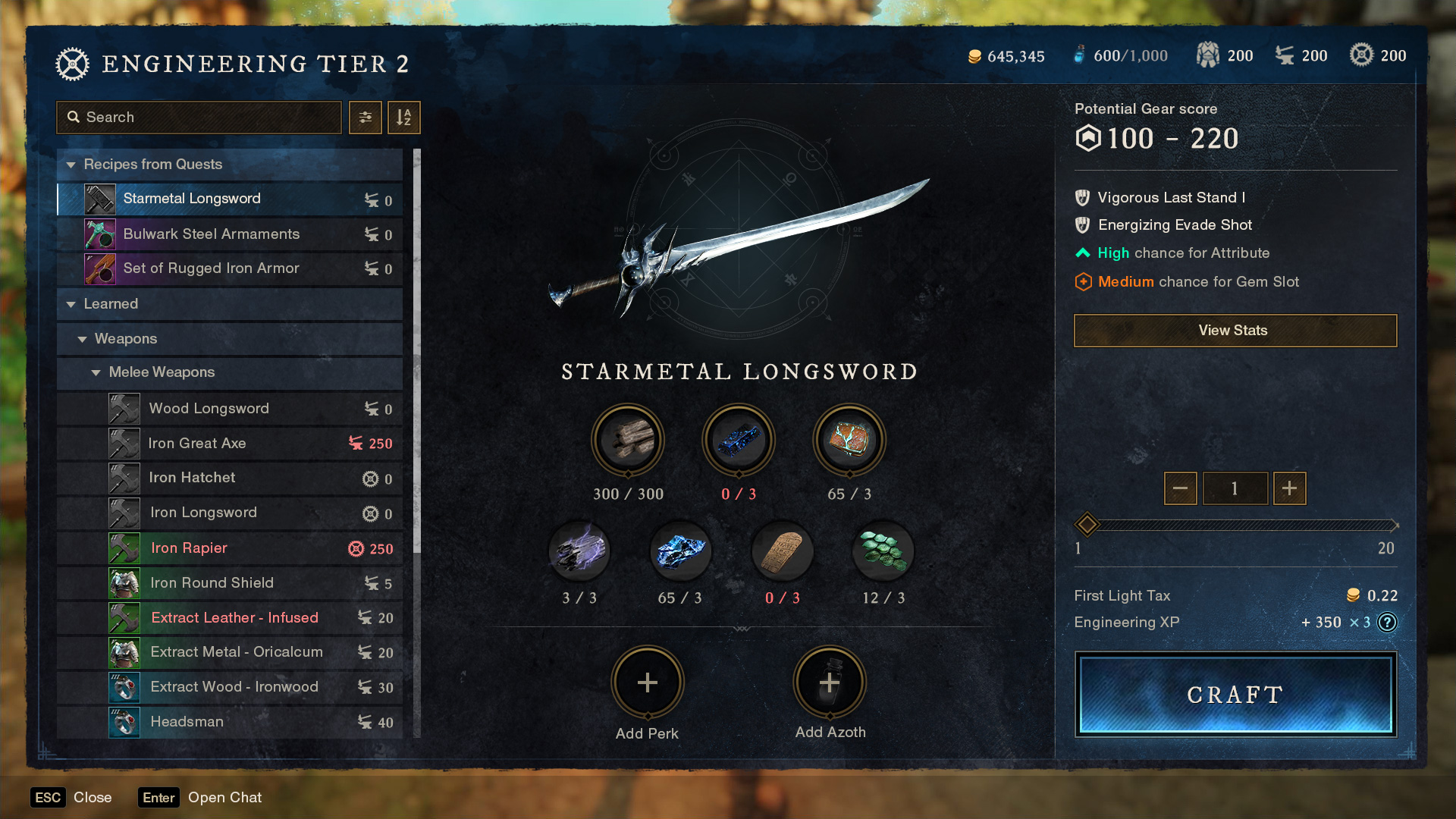Open View Stats for the longsword
The width and height of the screenshot is (1456, 819).
(x=1235, y=331)
